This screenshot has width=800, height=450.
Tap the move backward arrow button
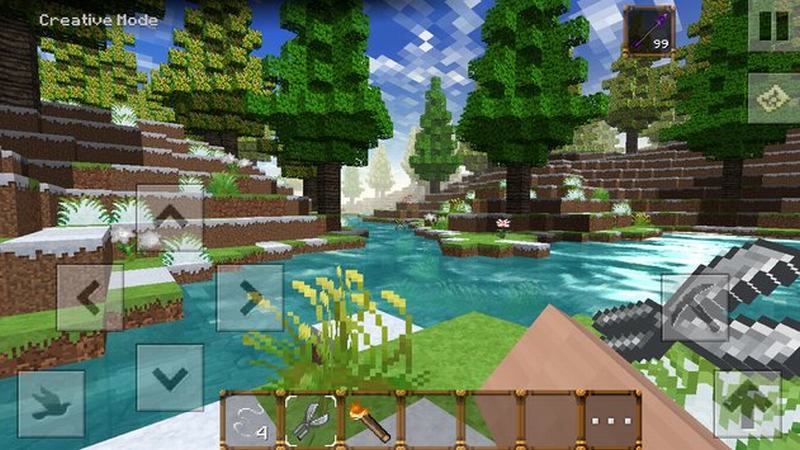tap(169, 377)
